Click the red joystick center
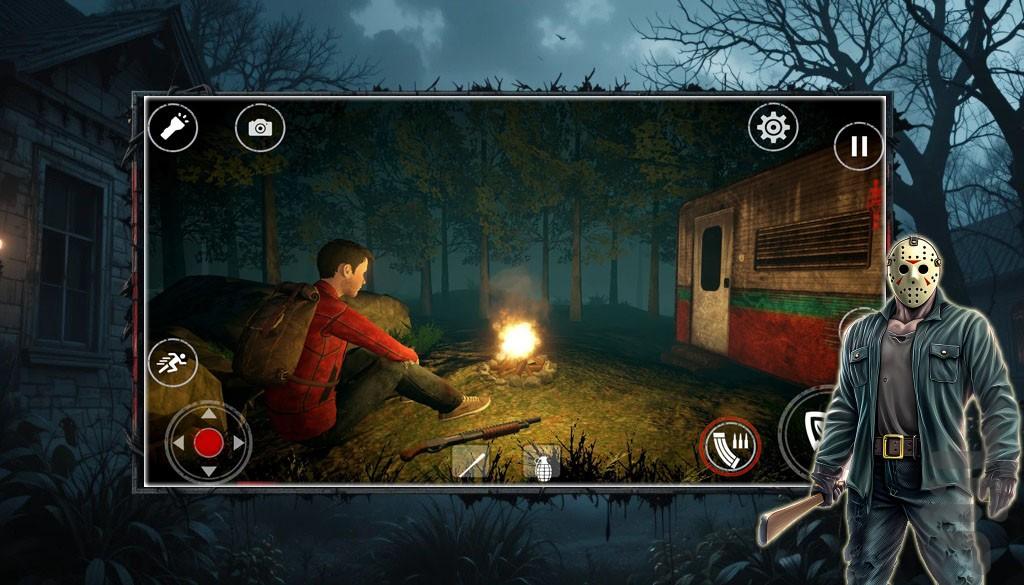The width and height of the screenshot is (1024, 585). tap(208, 442)
